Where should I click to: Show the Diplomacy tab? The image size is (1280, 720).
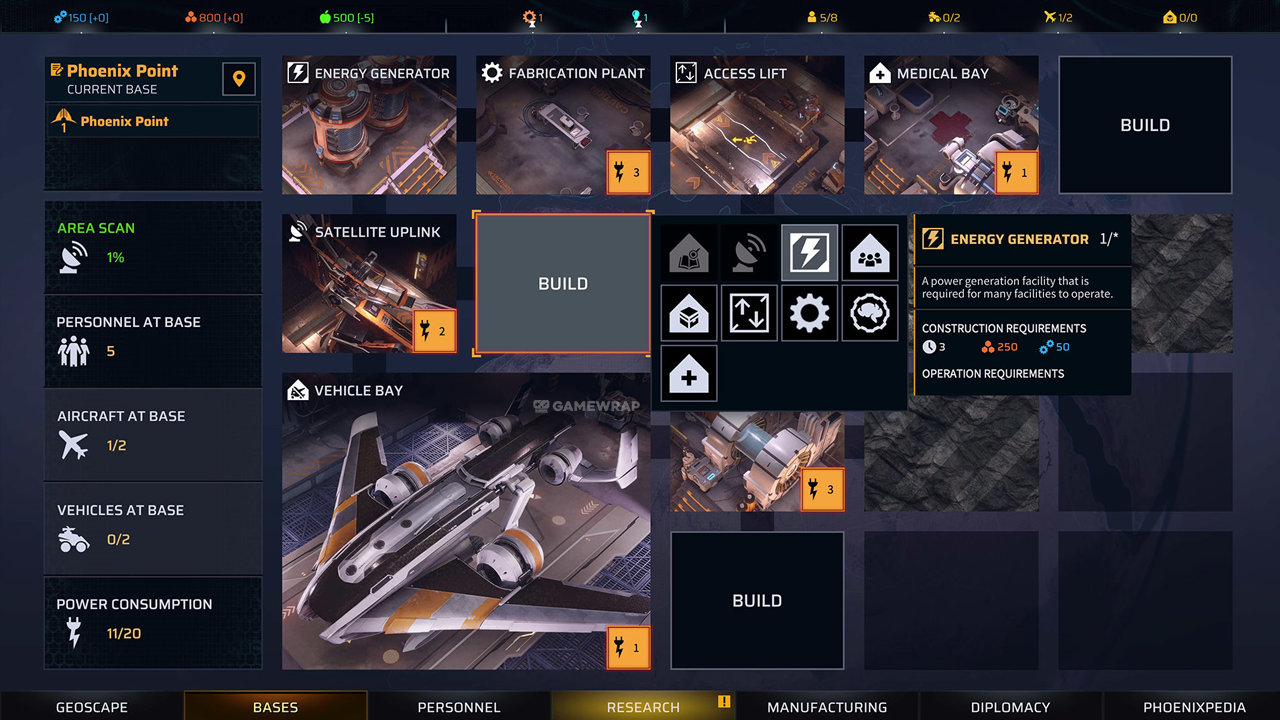pyautogui.click(x=1010, y=707)
